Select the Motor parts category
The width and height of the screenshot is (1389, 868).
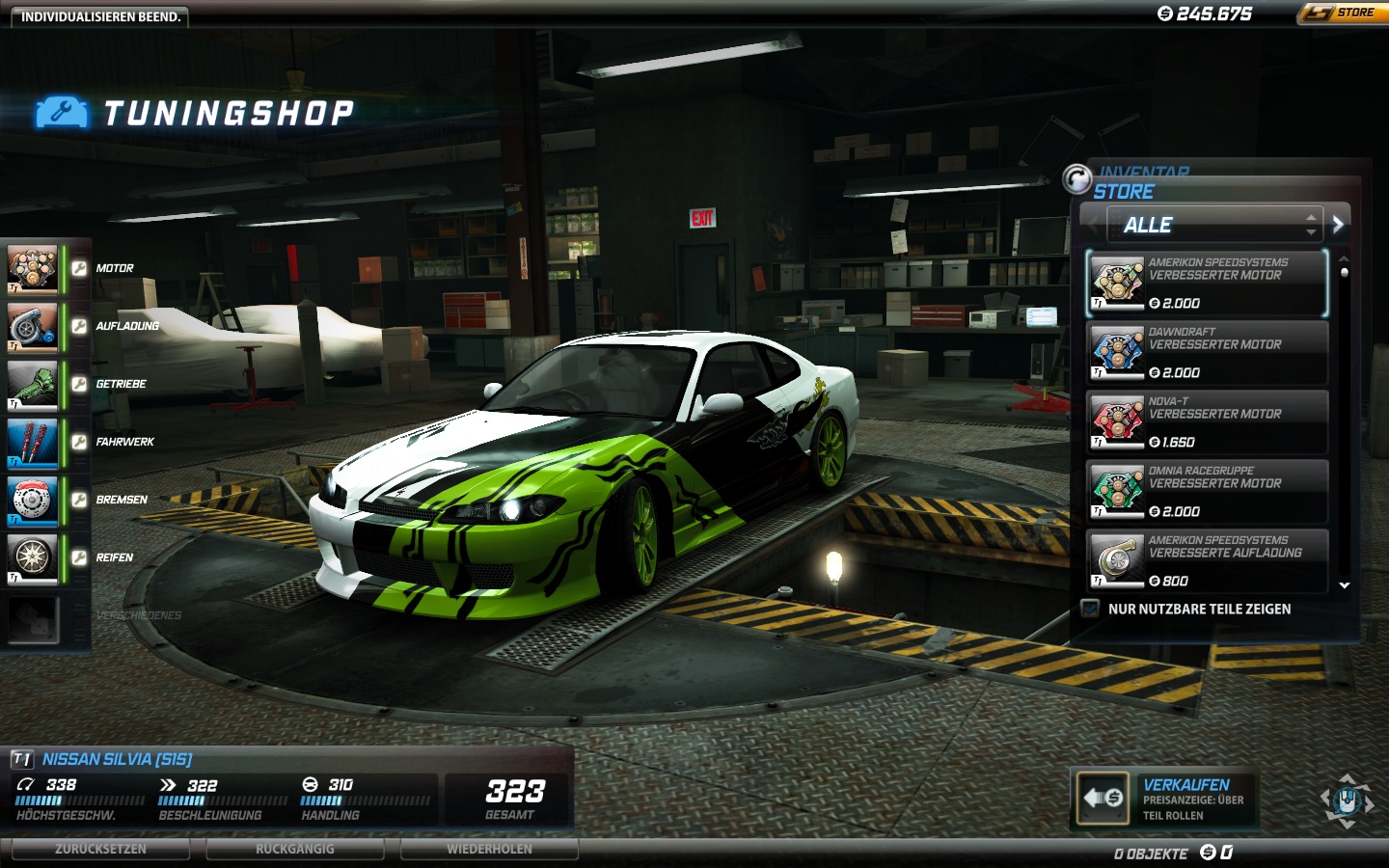pos(33,268)
